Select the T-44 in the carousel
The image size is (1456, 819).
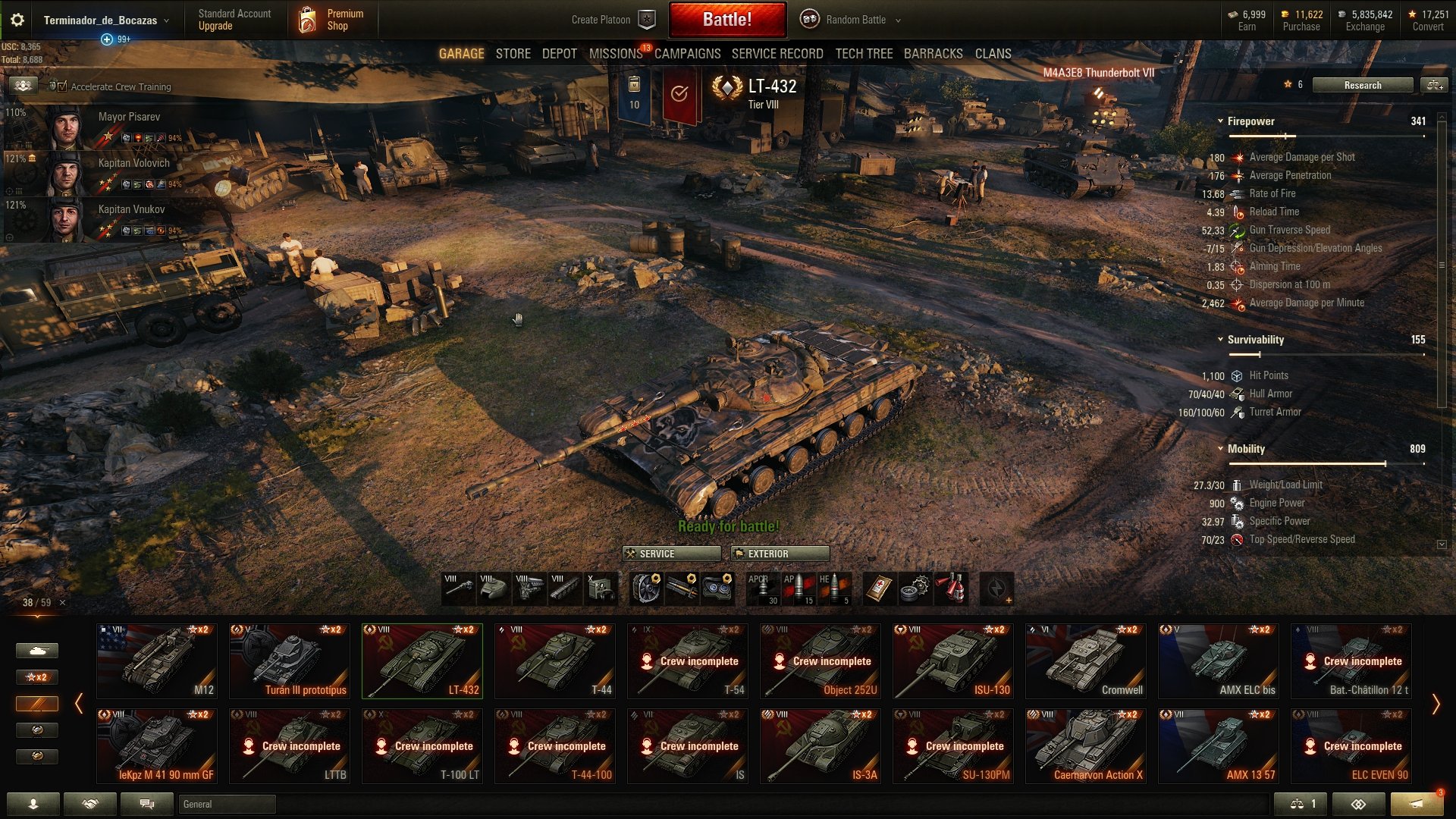pos(555,661)
